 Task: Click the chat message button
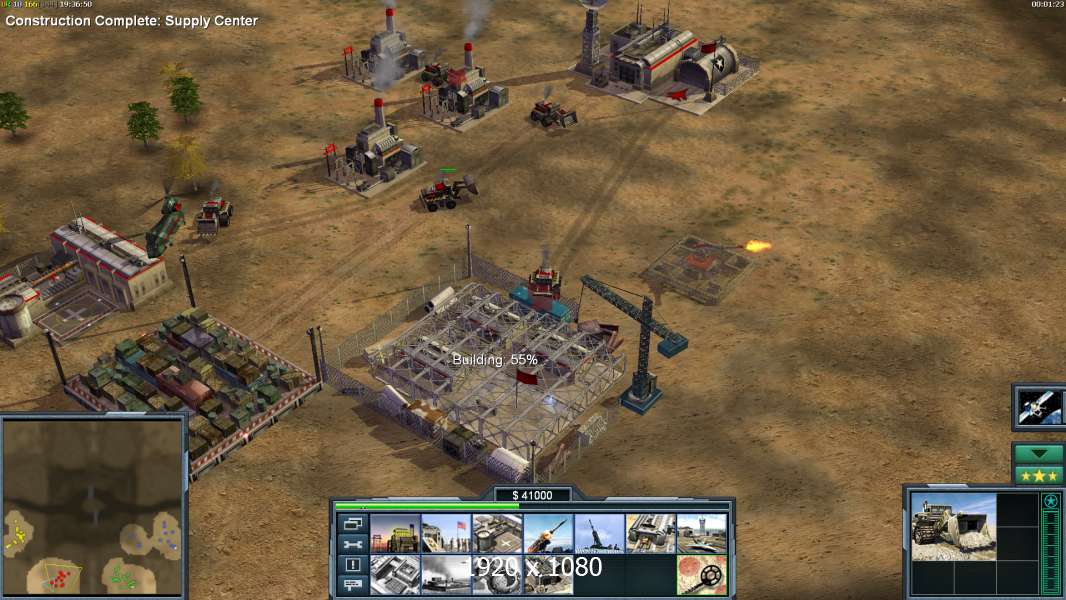352,585
